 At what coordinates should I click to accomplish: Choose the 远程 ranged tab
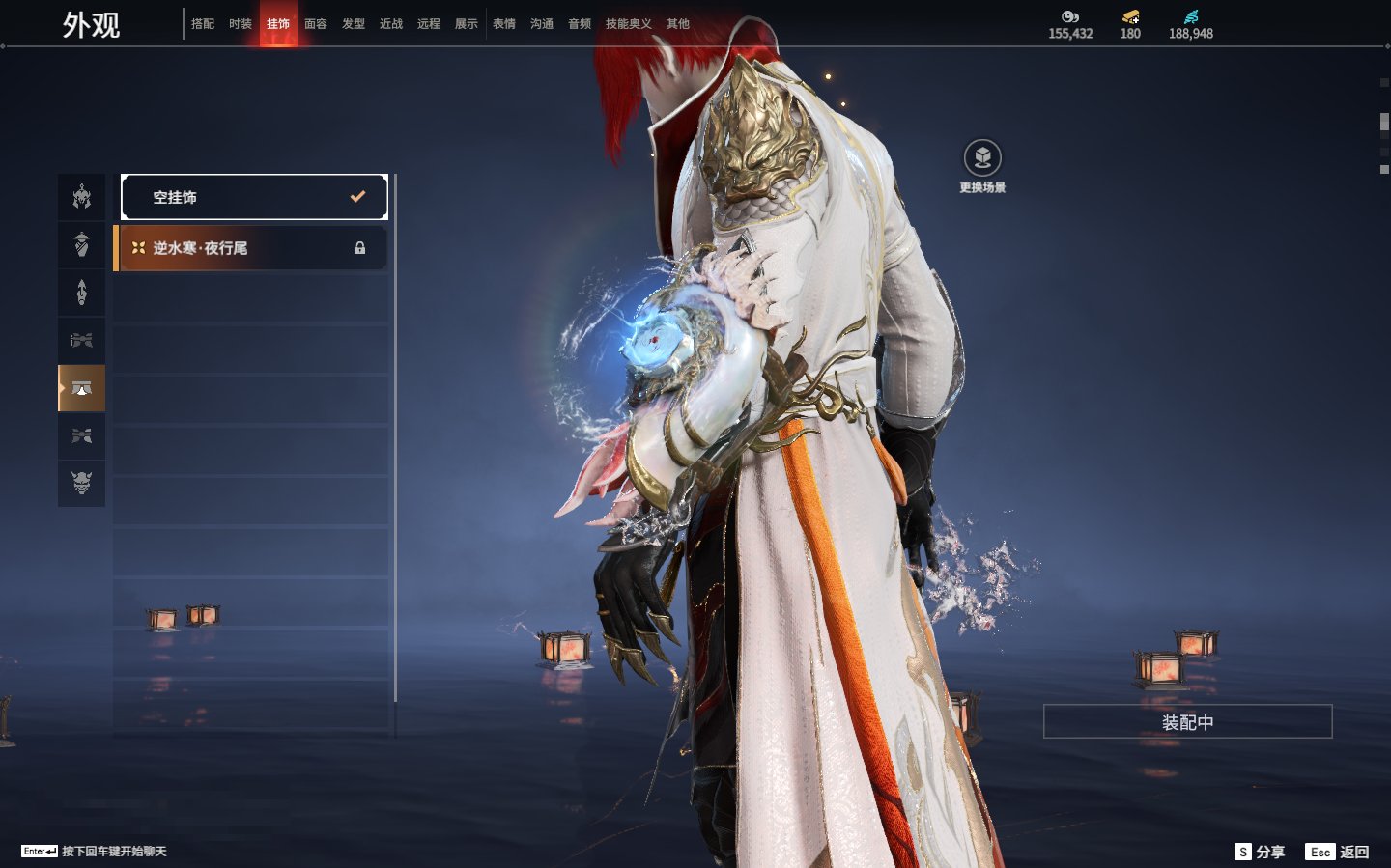pos(429,24)
